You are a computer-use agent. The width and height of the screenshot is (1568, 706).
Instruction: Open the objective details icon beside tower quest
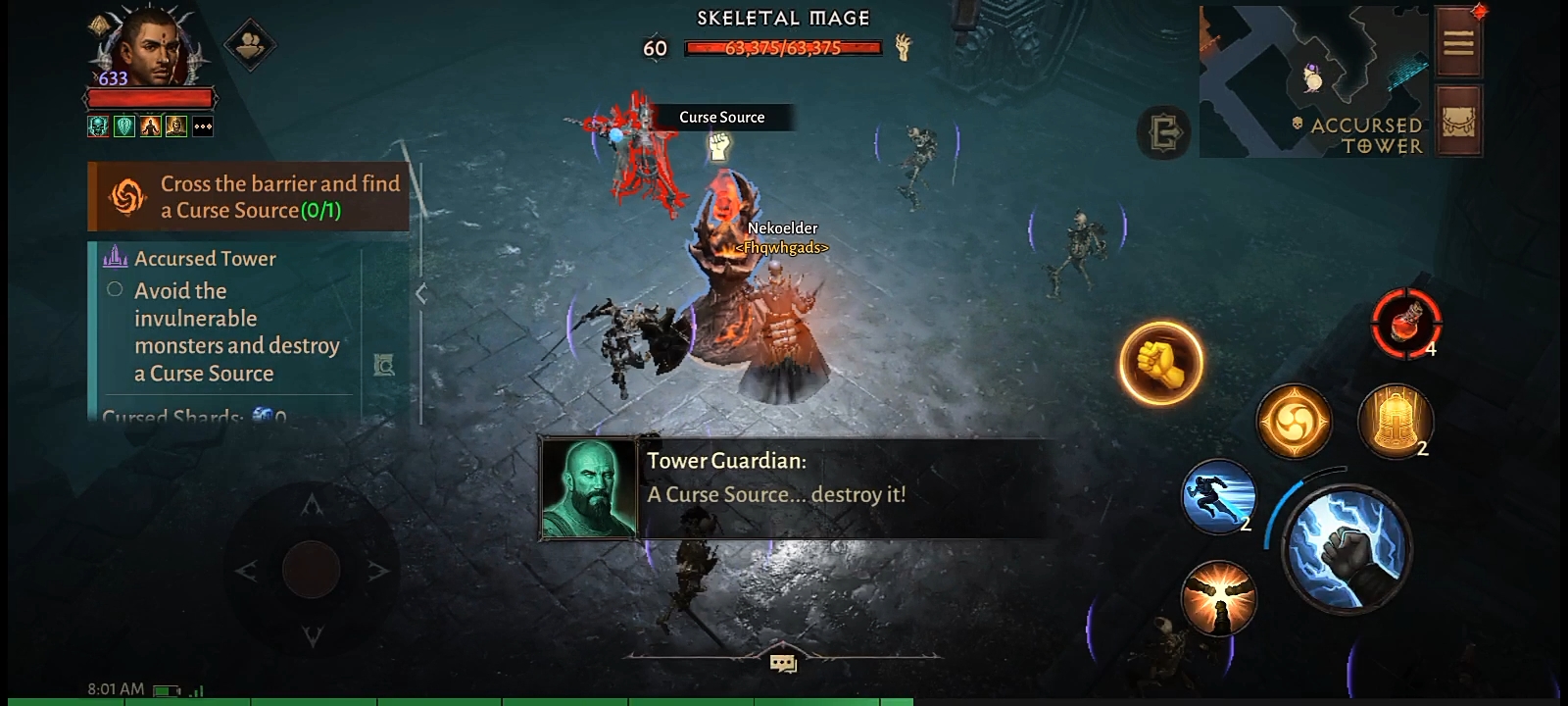click(x=384, y=366)
